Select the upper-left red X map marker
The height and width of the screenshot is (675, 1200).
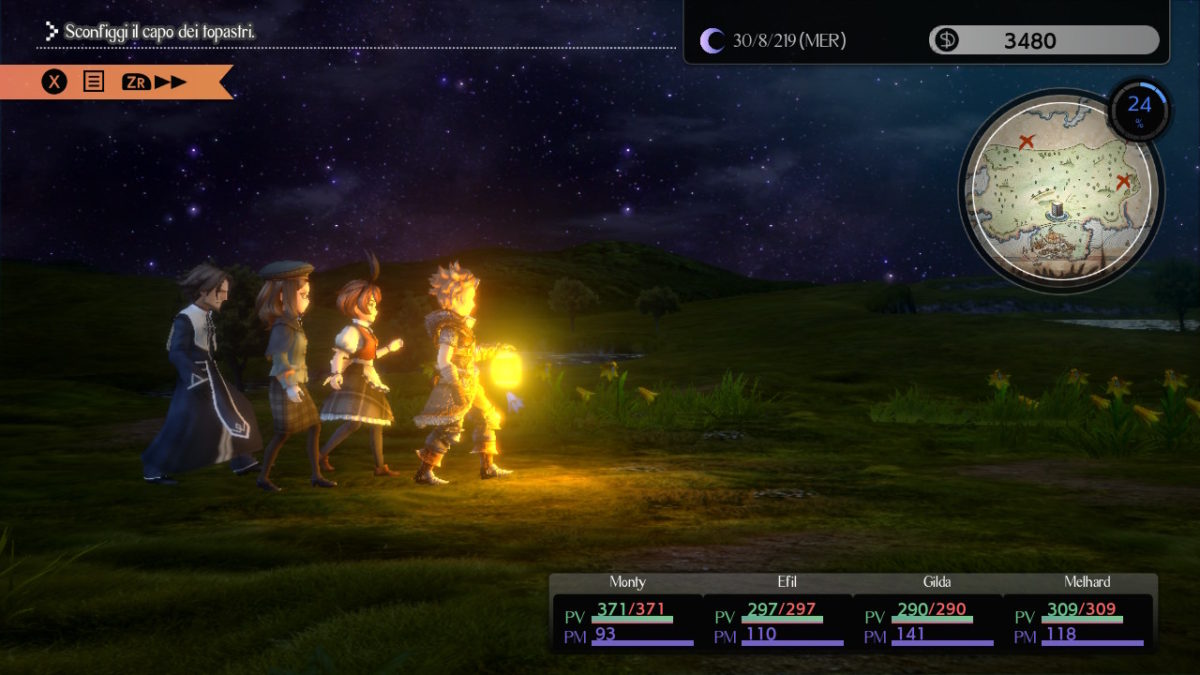point(1026,142)
